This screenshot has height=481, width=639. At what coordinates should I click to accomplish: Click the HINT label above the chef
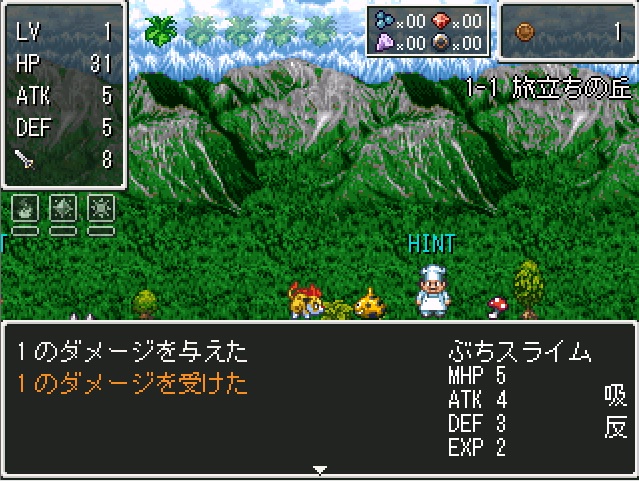[x=431, y=243]
